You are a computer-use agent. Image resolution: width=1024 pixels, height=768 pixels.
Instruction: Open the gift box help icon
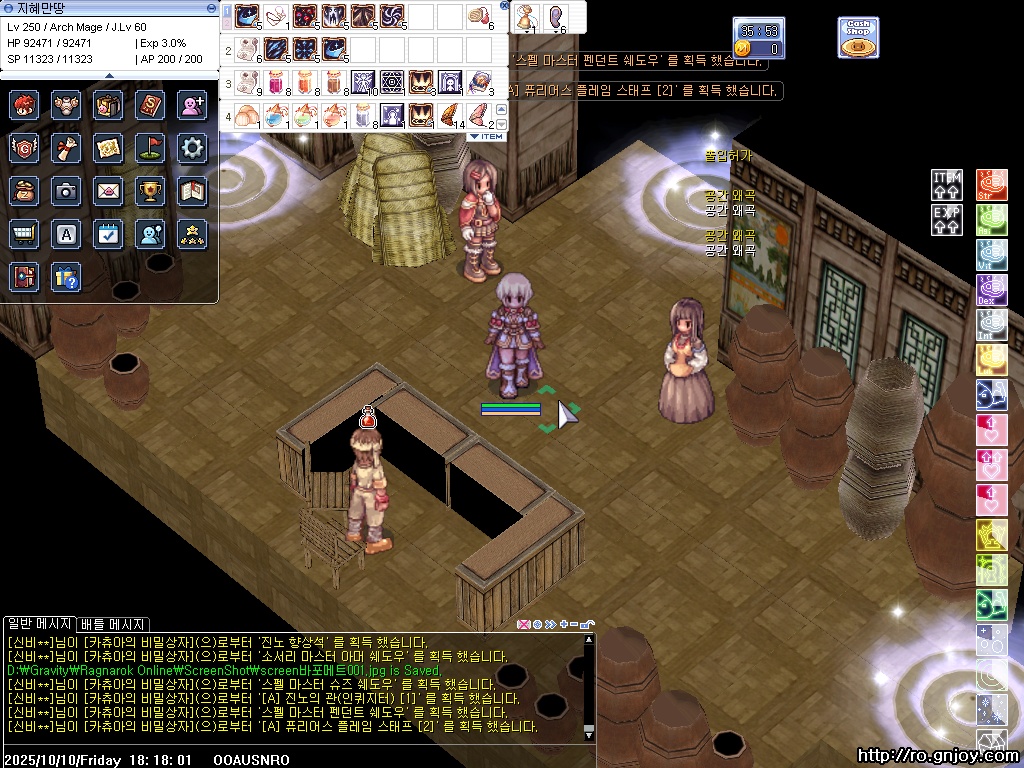coord(66,277)
